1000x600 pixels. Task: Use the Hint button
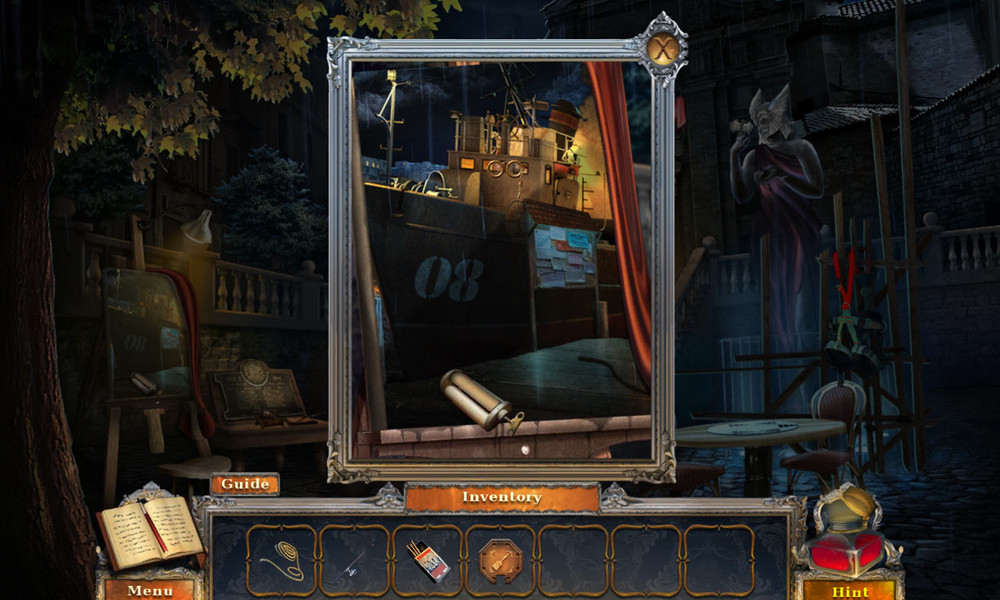click(848, 590)
